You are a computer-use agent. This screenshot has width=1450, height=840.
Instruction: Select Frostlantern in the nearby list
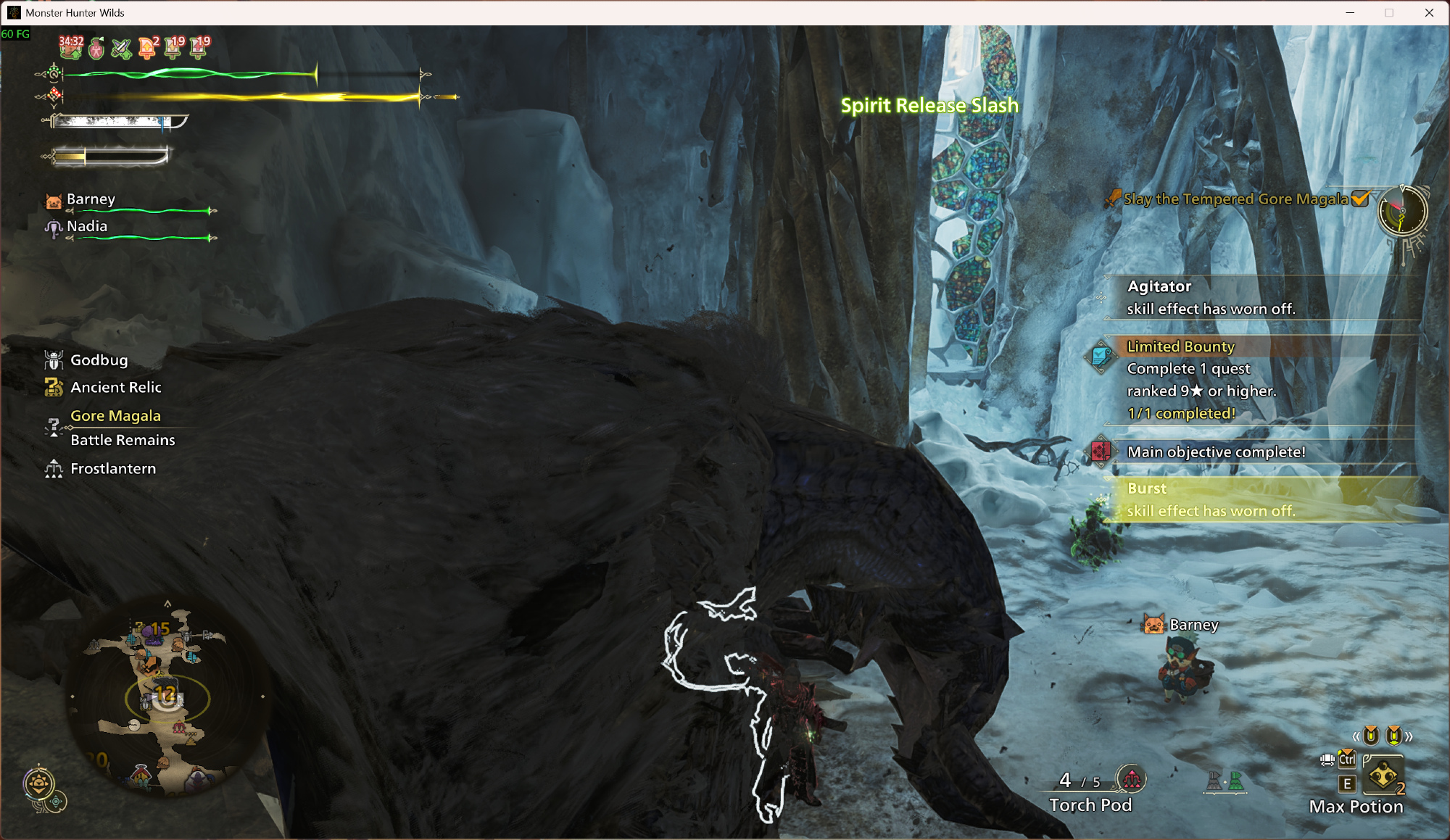[112, 469]
